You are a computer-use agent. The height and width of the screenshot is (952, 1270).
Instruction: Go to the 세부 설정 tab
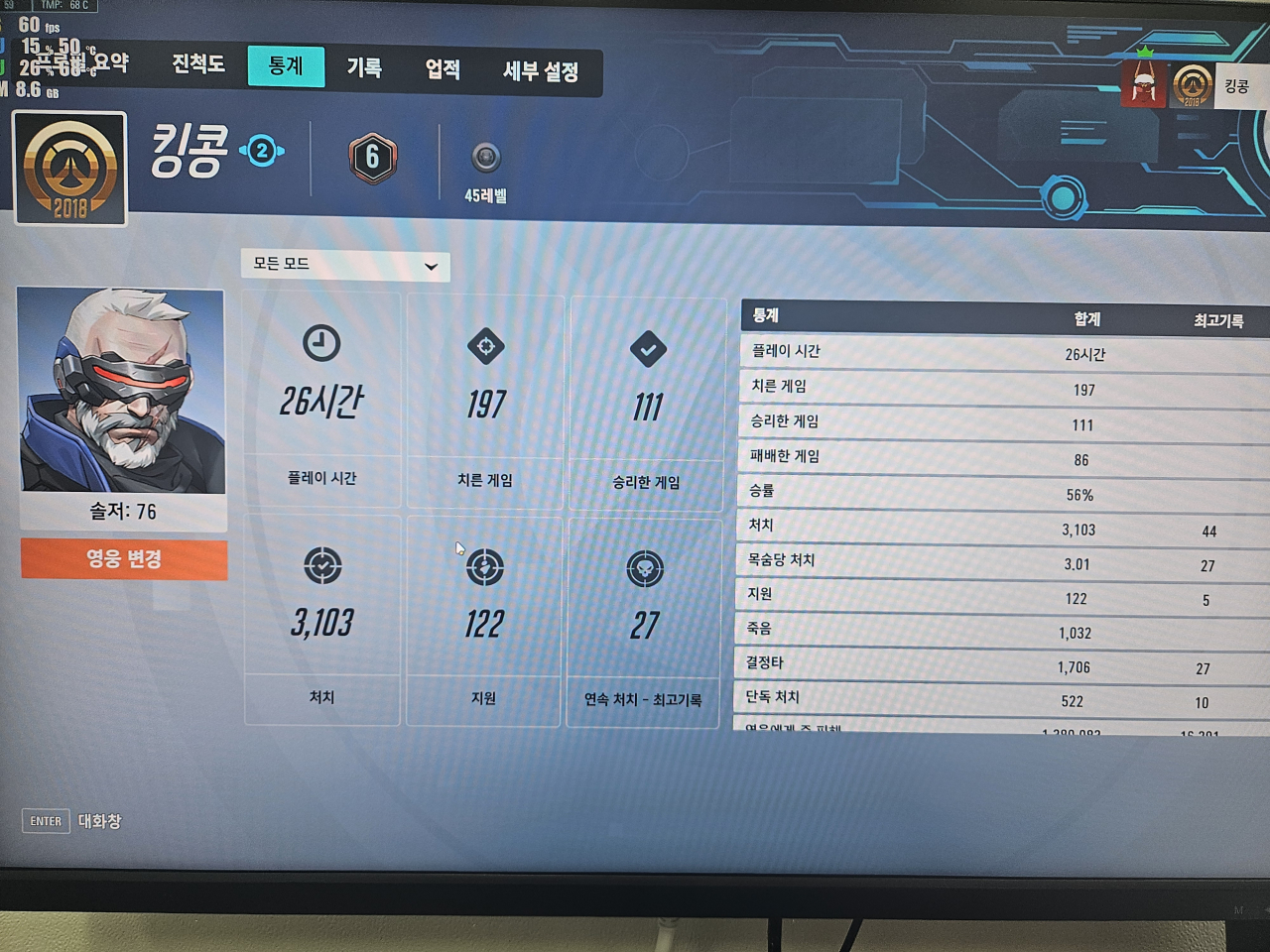click(541, 71)
